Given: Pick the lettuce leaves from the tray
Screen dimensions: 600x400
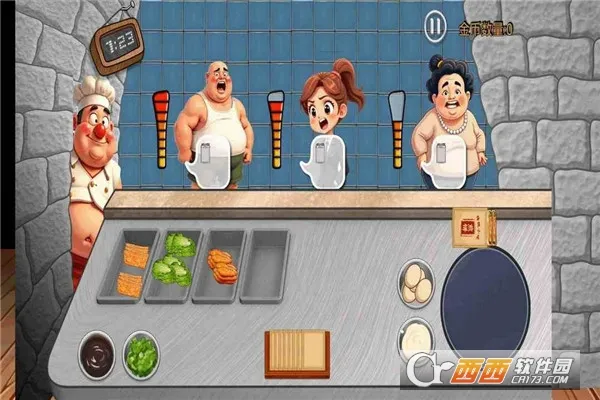Looking at the screenshot, I should point(172,261).
